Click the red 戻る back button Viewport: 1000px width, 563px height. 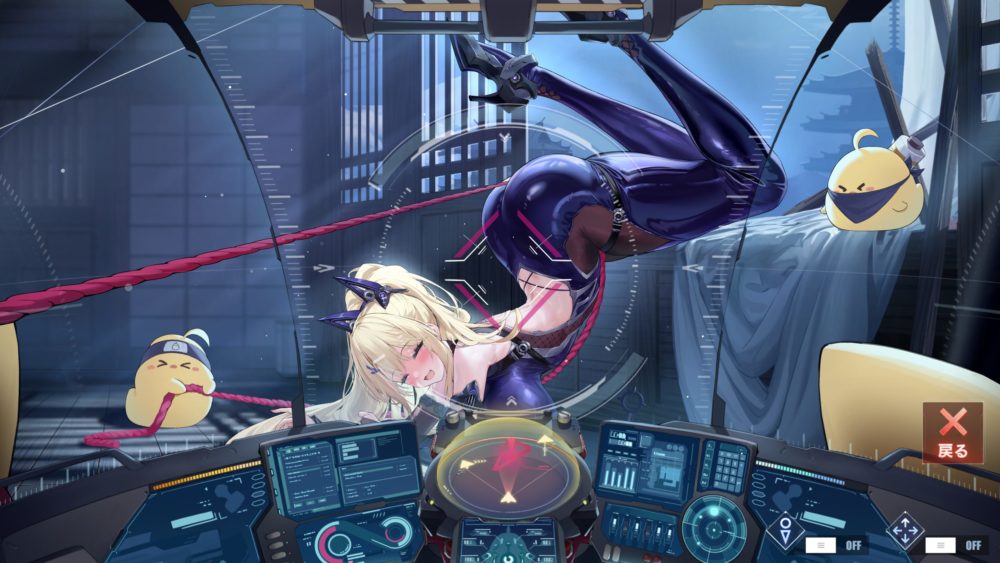pyautogui.click(x=952, y=432)
